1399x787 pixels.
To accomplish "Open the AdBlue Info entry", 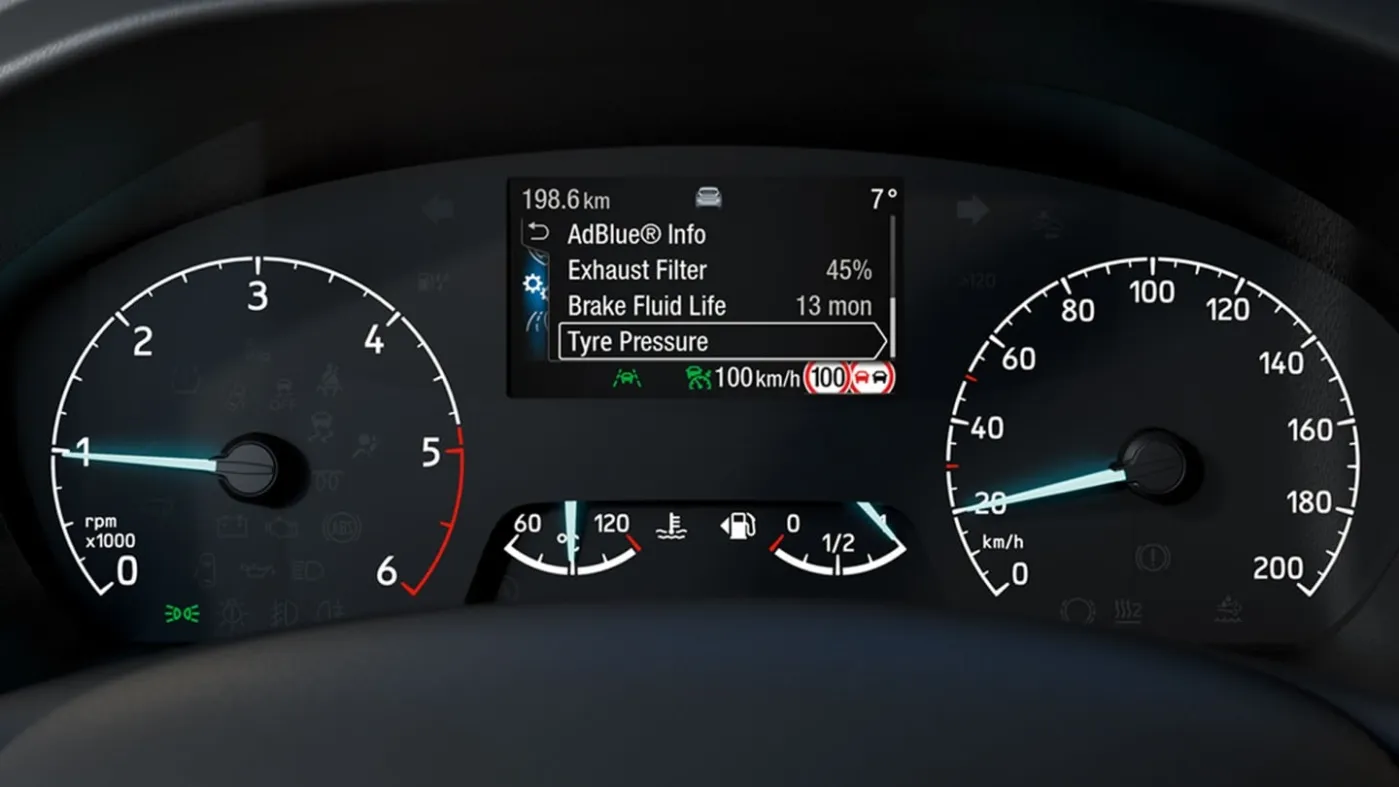I will [637, 235].
